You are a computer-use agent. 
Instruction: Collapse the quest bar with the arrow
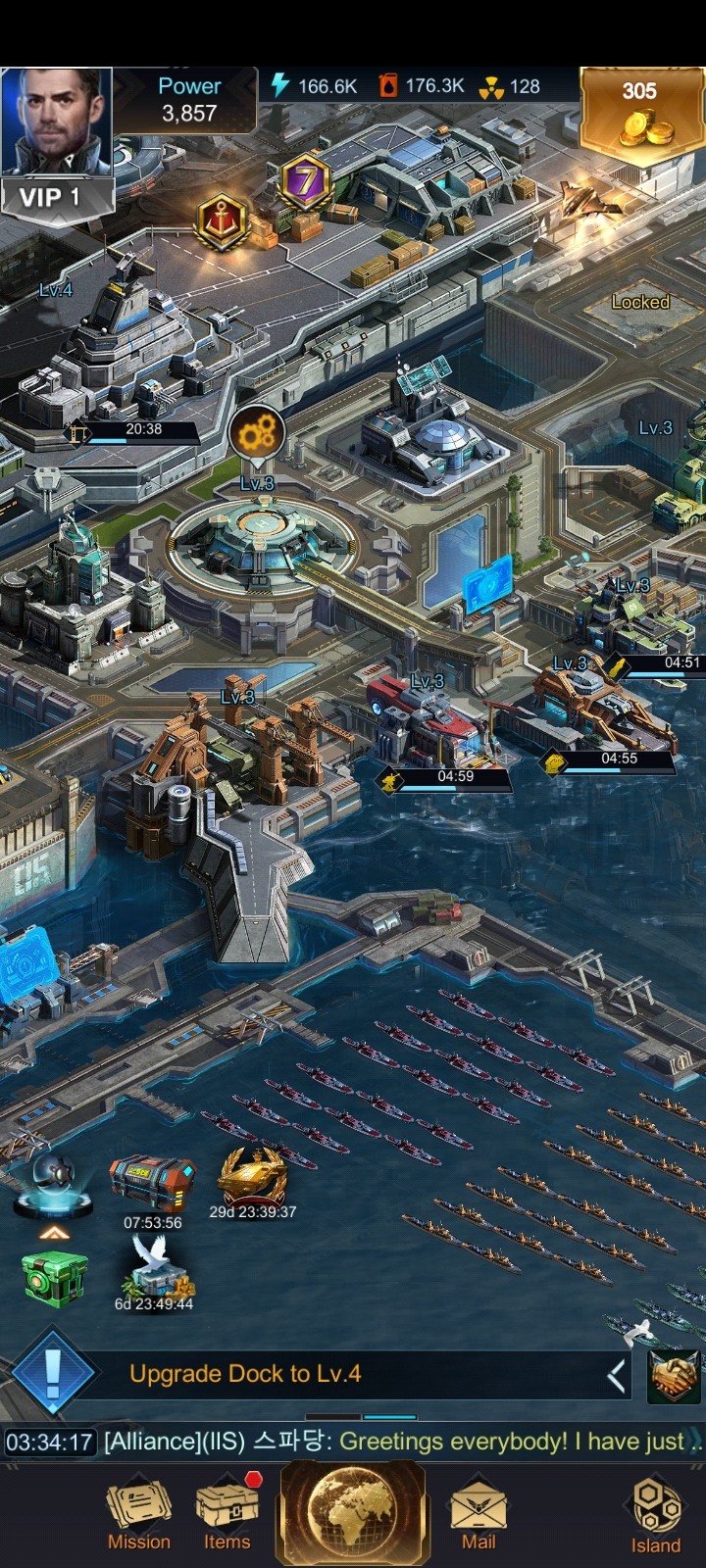tap(616, 1375)
